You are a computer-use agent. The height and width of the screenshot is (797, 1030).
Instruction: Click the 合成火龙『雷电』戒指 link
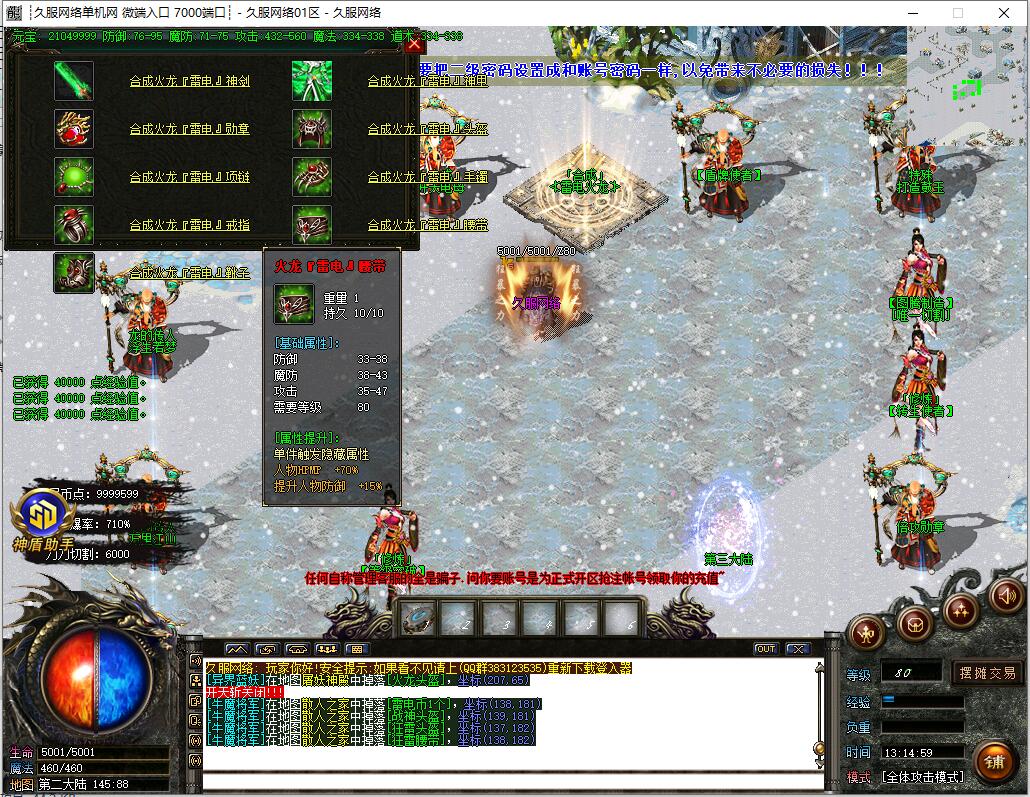click(189, 225)
